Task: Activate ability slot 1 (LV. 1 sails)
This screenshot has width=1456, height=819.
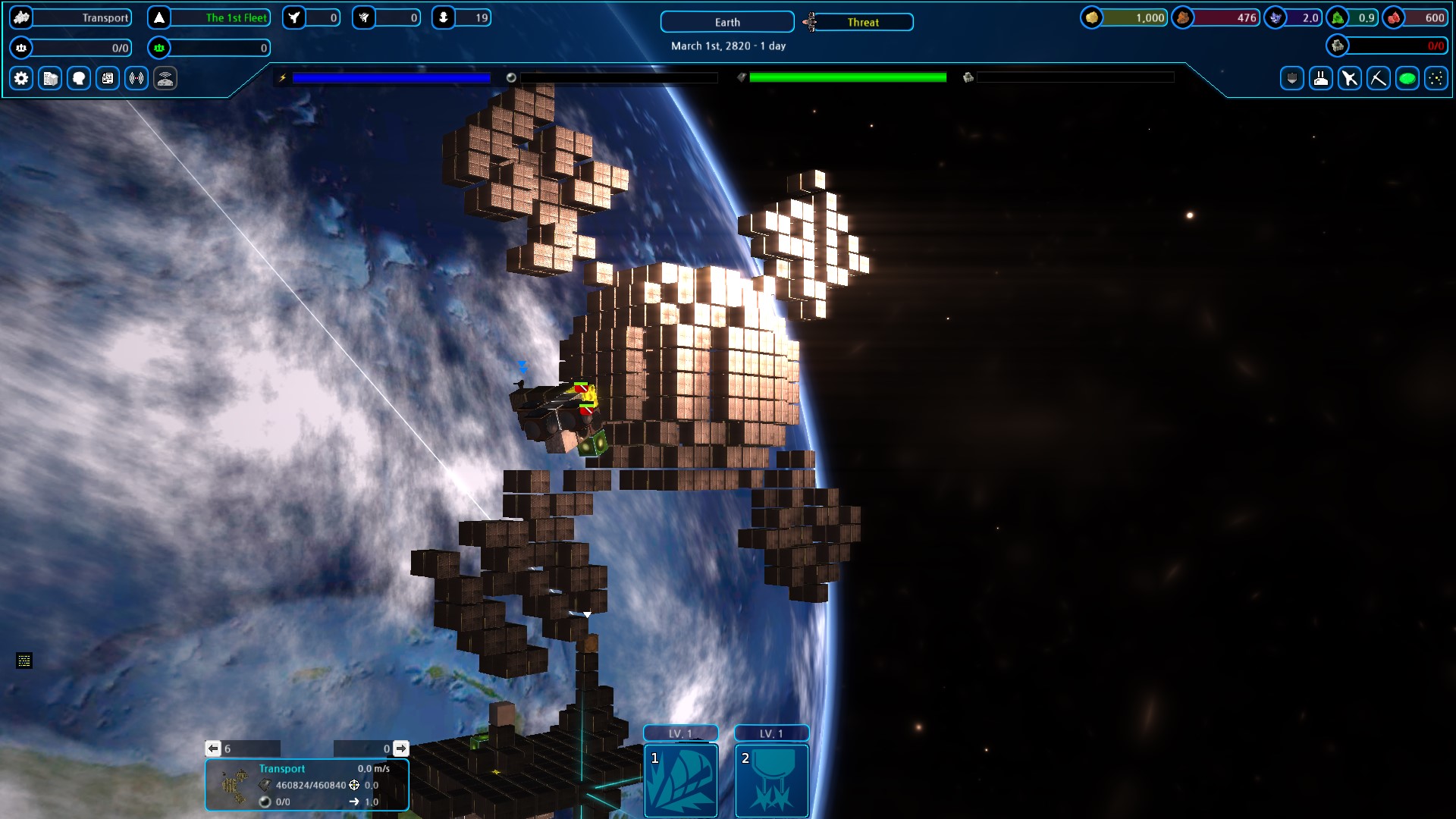Action: click(680, 781)
